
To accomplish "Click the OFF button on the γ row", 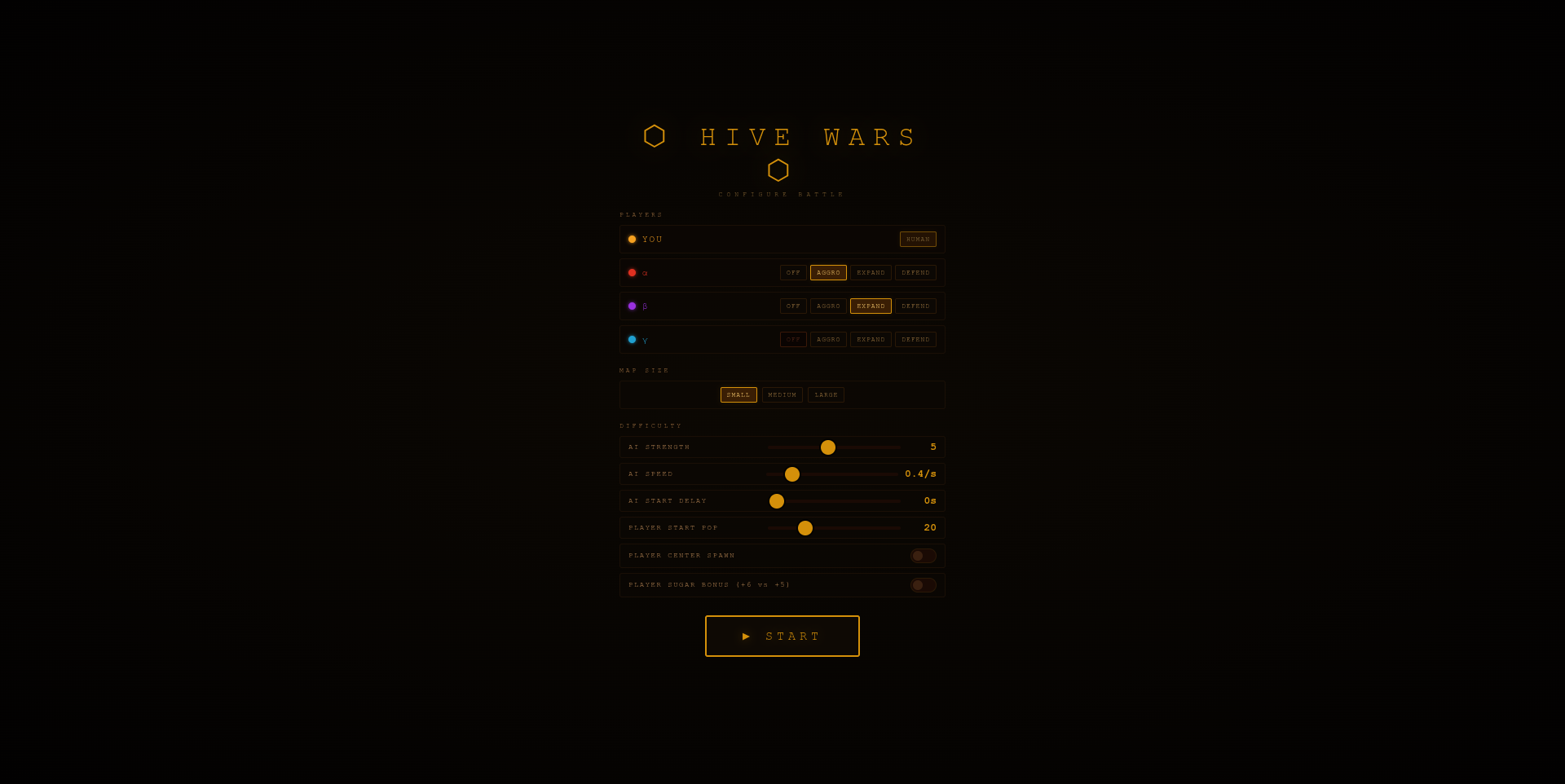I will click(x=792, y=339).
